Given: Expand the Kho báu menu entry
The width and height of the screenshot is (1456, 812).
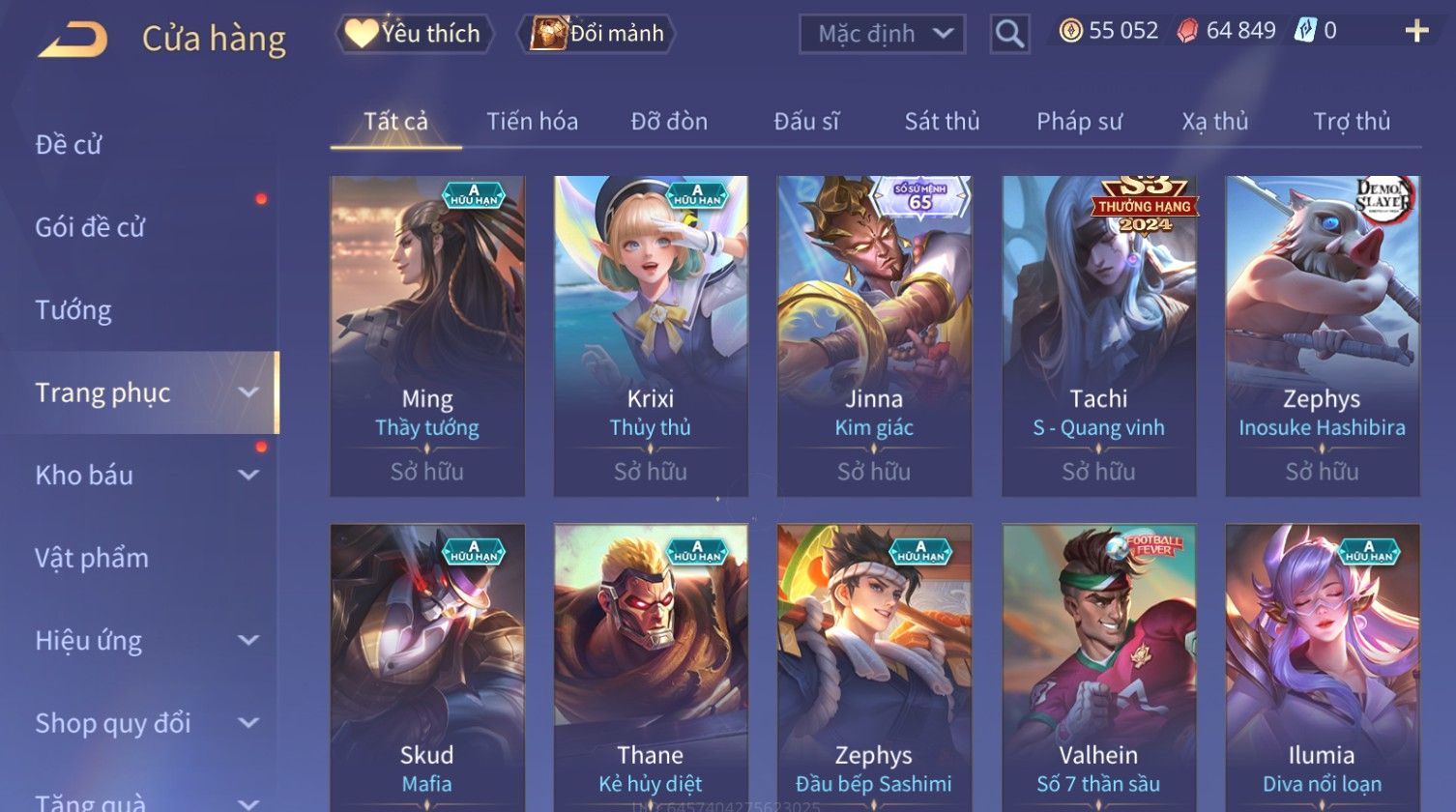Looking at the screenshot, I should 145,476.
